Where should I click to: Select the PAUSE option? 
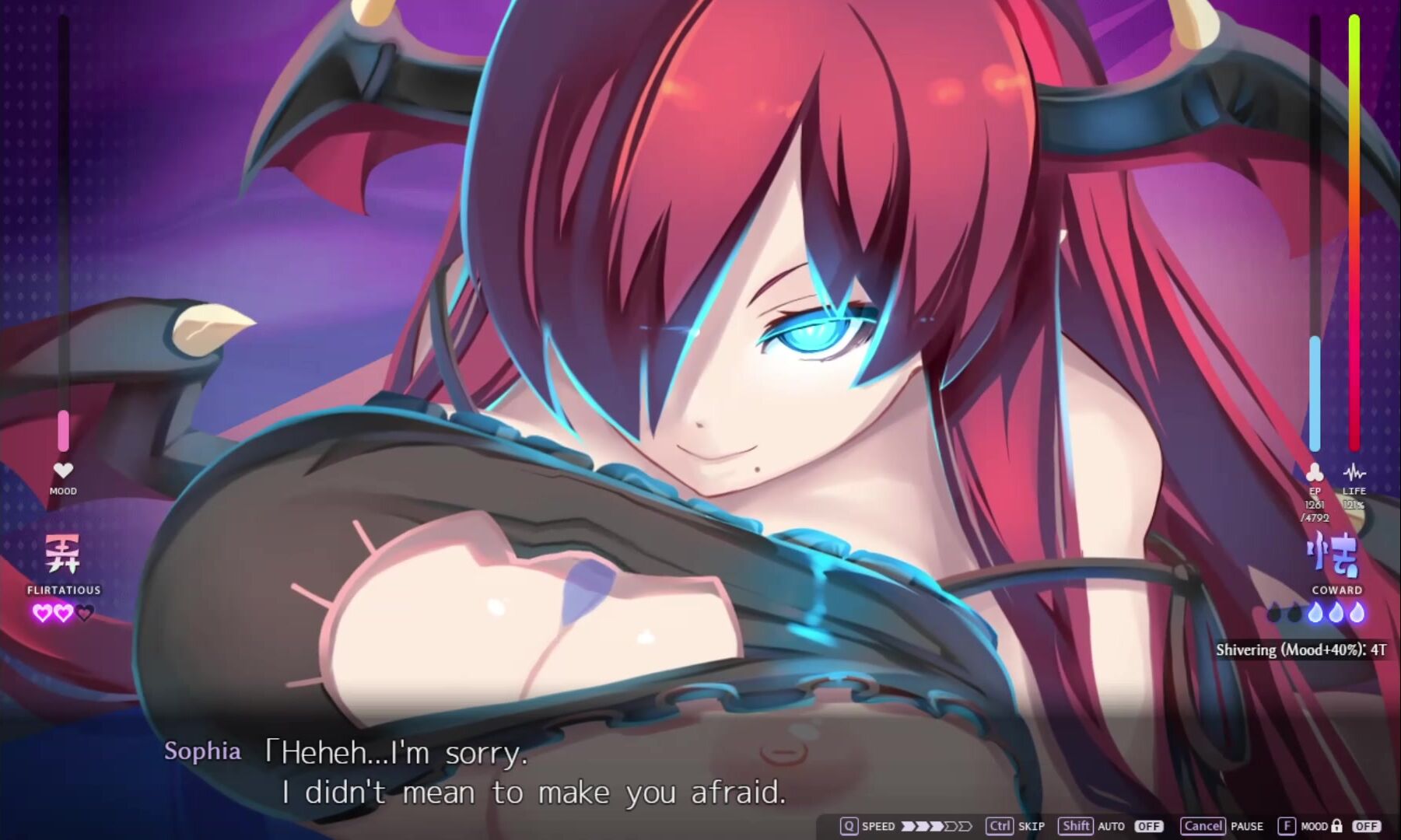(1246, 826)
